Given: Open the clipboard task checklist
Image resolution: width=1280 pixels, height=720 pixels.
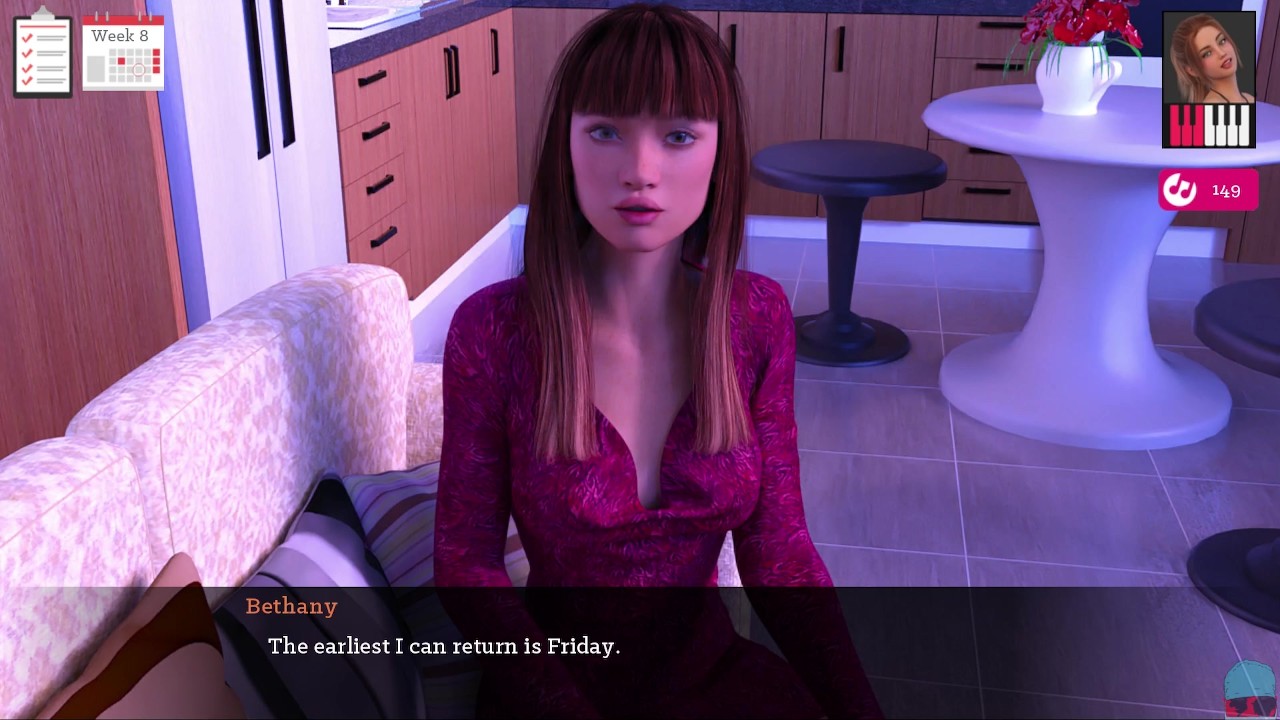Looking at the screenshot, I should pyautogui.click(x=43, y=54).
